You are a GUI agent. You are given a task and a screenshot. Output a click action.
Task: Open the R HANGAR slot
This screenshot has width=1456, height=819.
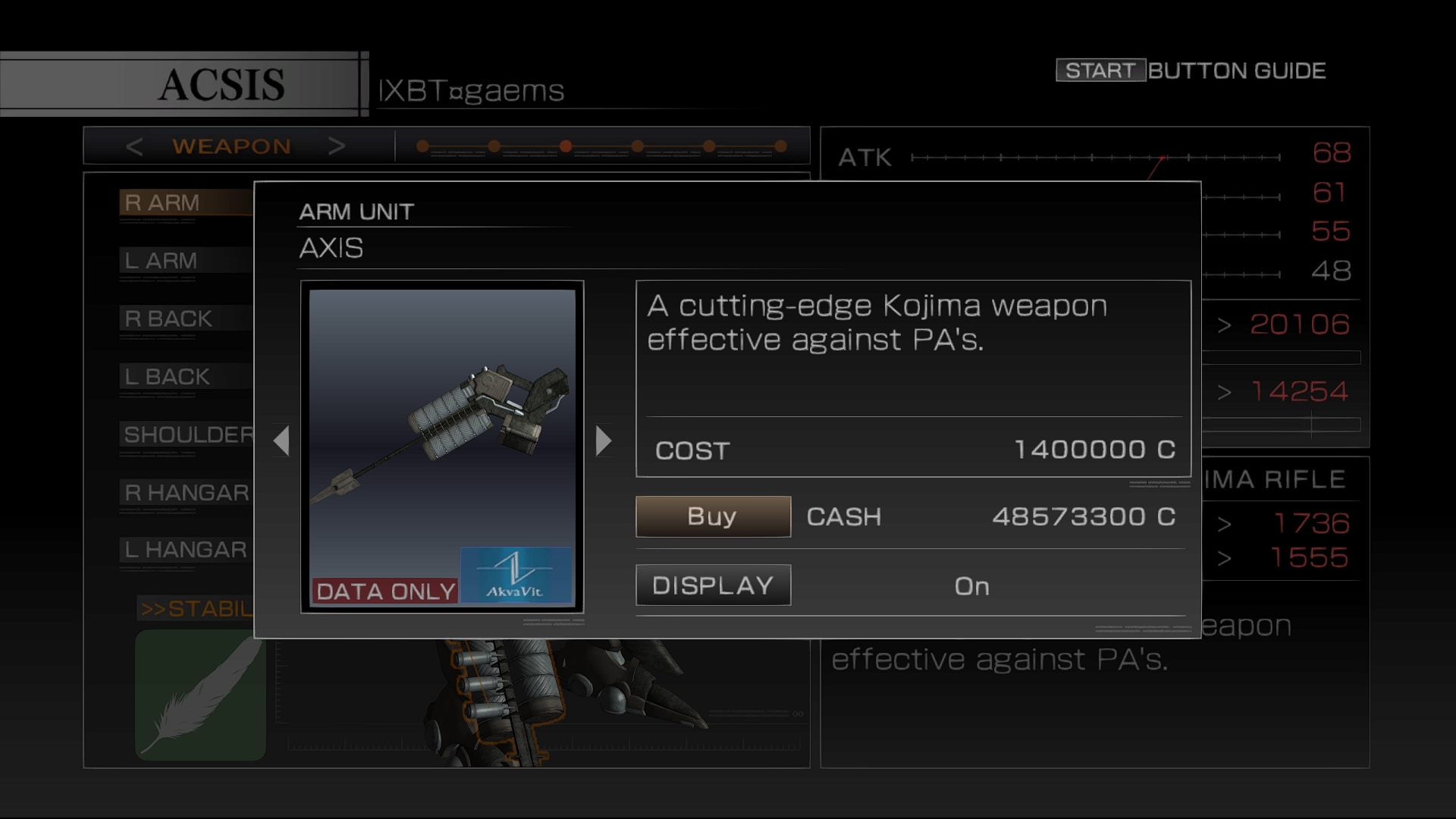tap(187, 493)
